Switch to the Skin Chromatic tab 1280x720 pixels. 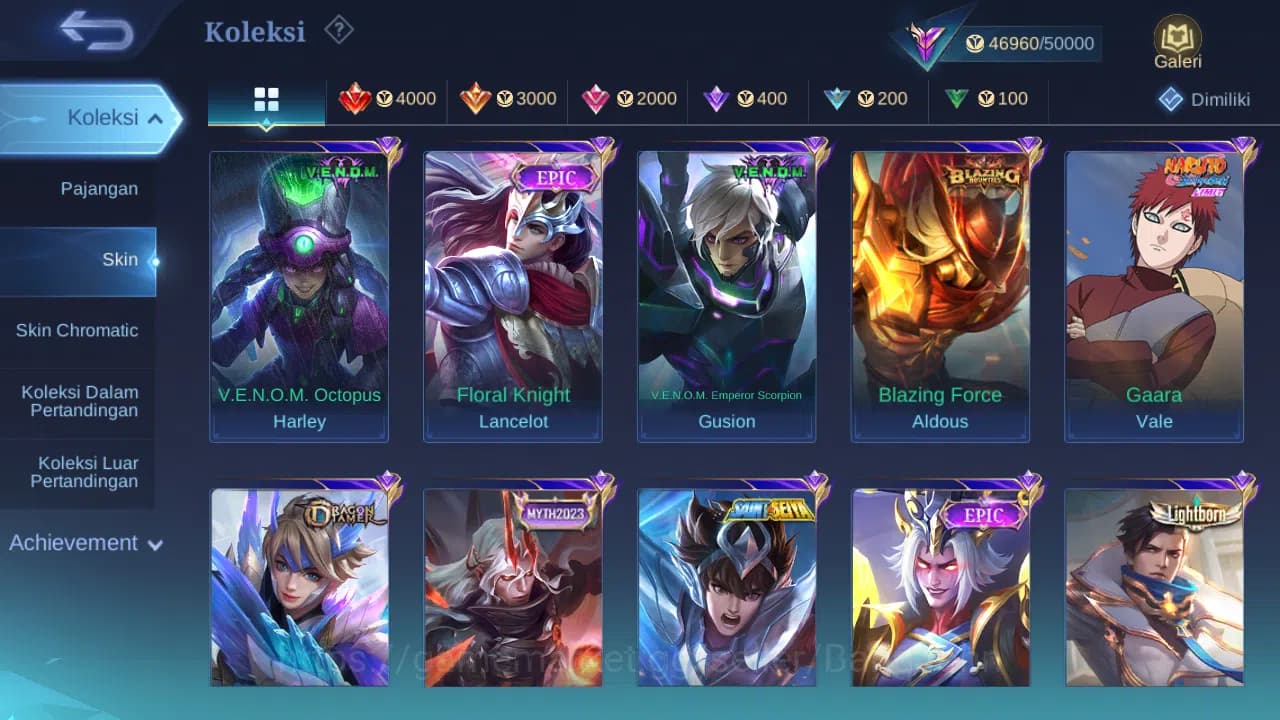[x=78, y=330]
